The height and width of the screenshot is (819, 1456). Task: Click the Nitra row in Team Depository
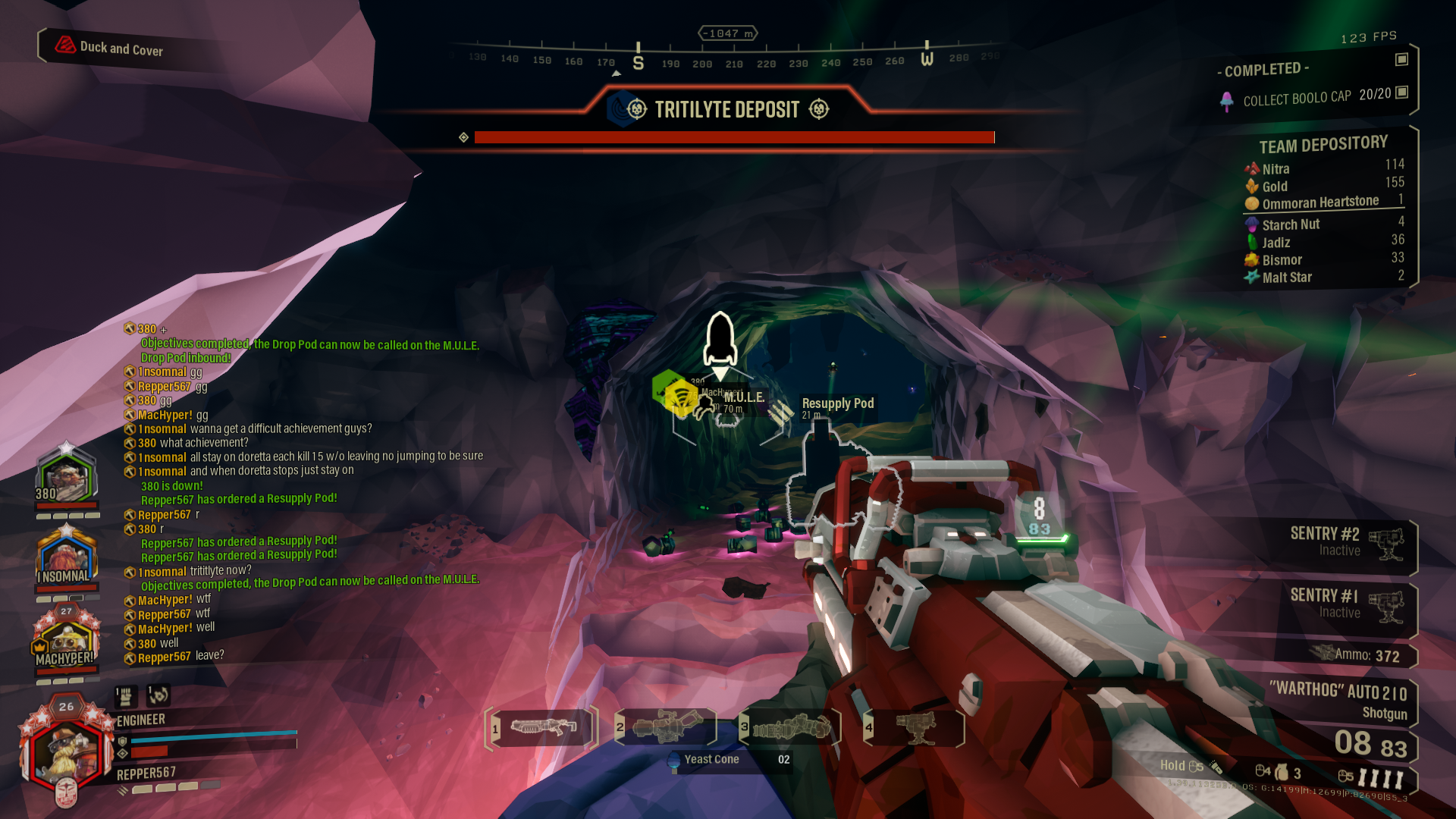coord(1323,168)
